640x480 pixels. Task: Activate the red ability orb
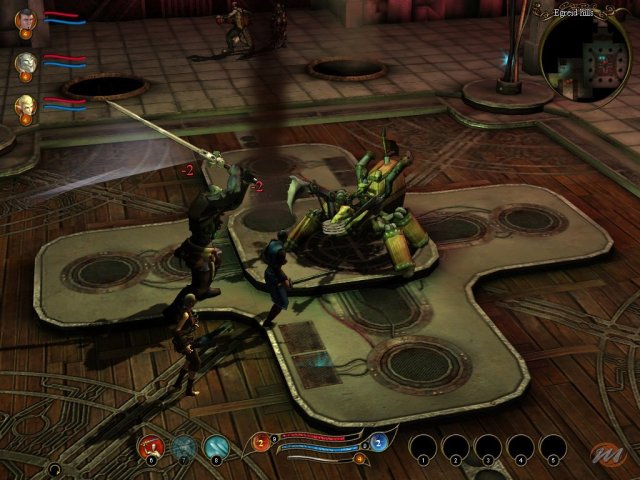pos(152,447)
